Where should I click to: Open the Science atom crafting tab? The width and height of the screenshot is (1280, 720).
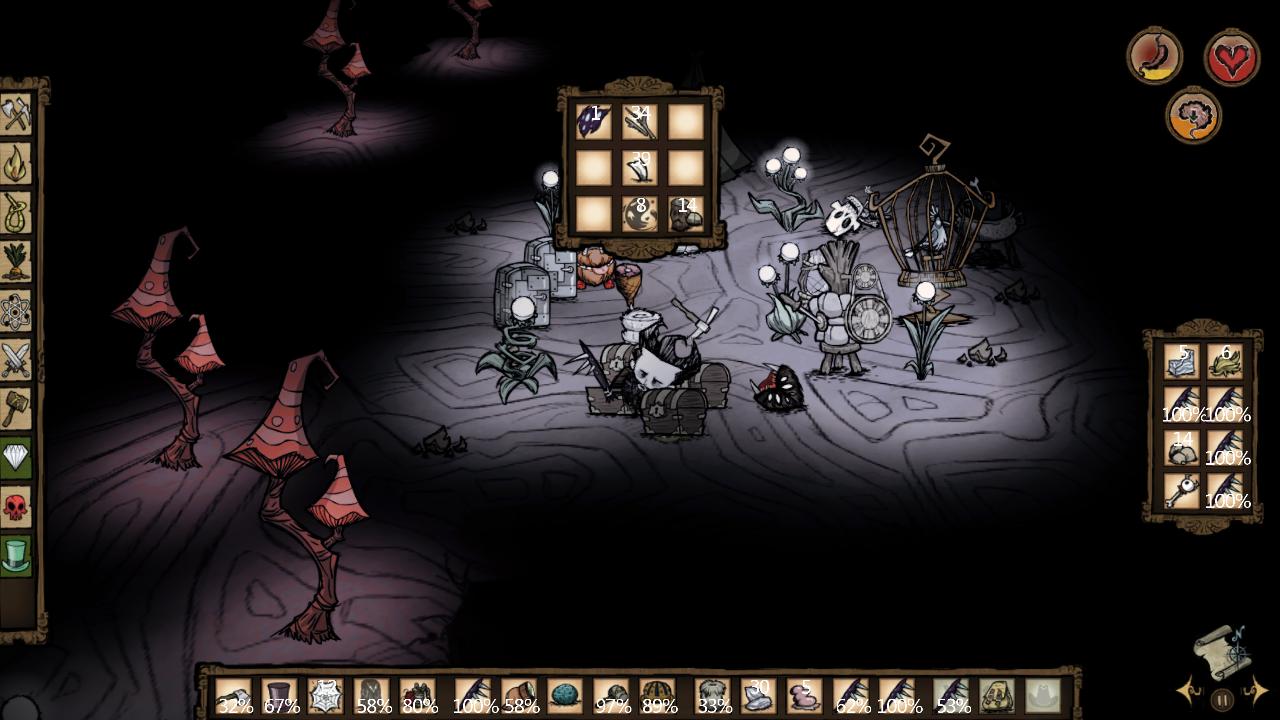point(17,311)
